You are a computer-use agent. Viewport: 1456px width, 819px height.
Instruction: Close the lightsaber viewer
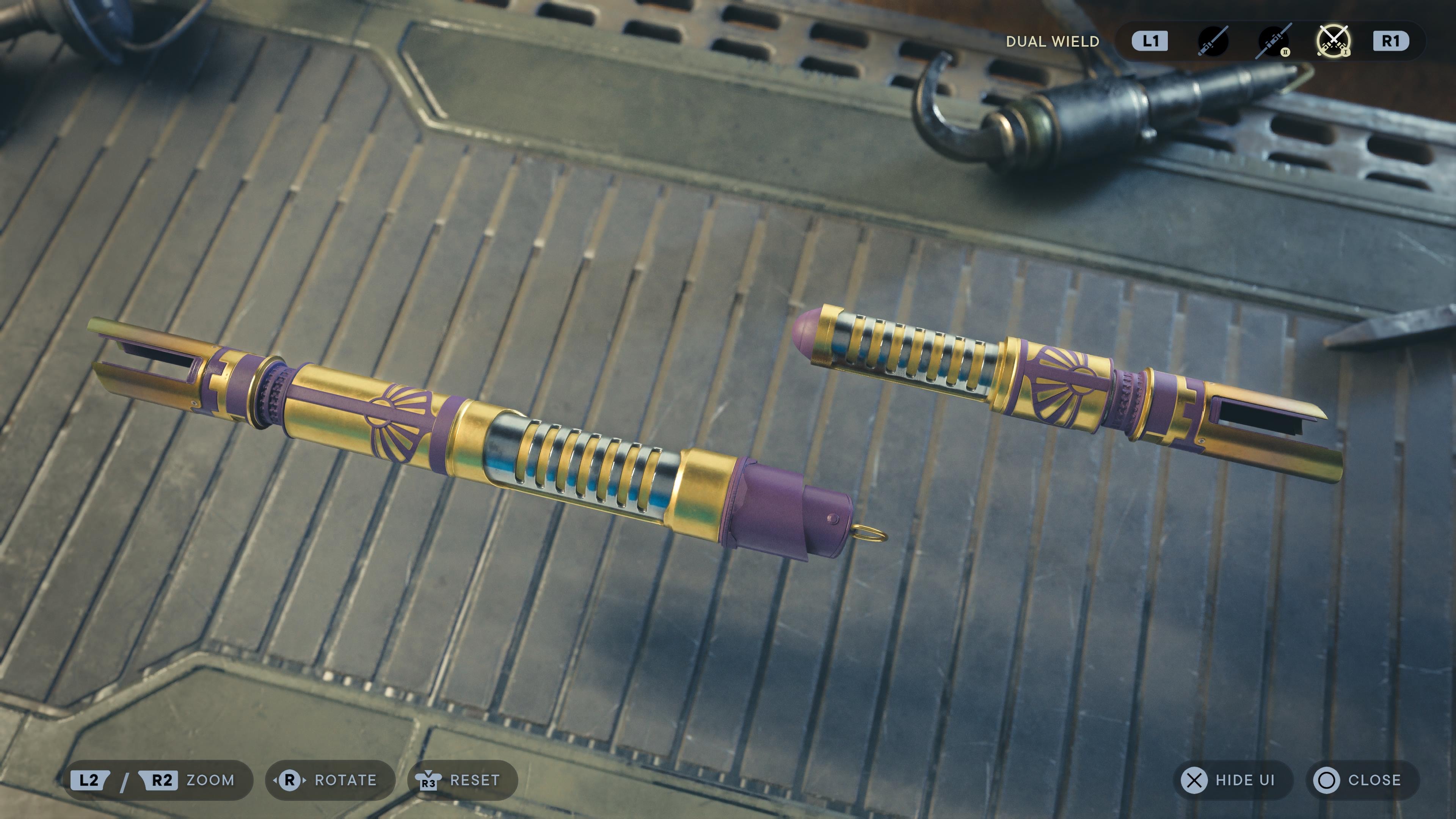pyautogui.click(x=1362, y=781)
